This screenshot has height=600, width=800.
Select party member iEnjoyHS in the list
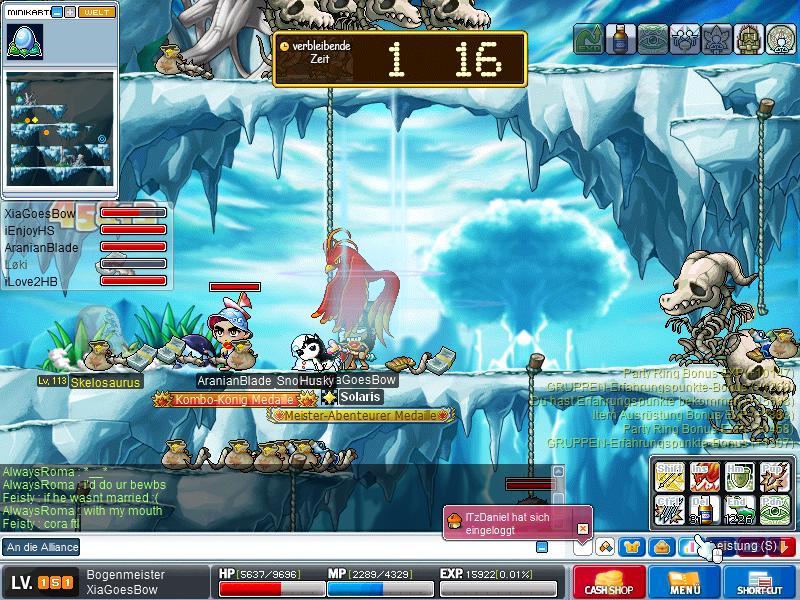28,230
